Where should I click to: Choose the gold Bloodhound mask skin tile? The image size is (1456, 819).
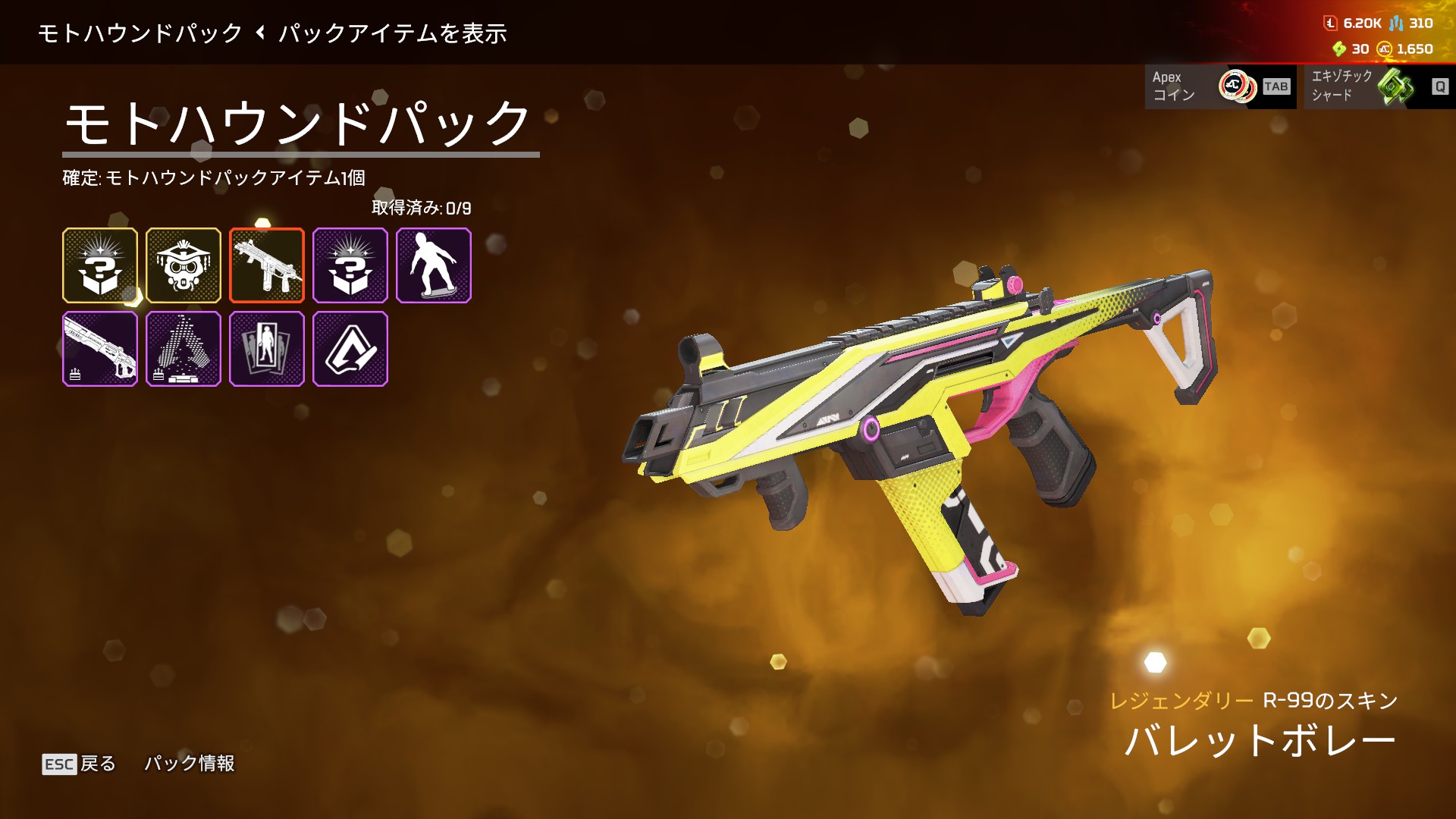point(184,265)
